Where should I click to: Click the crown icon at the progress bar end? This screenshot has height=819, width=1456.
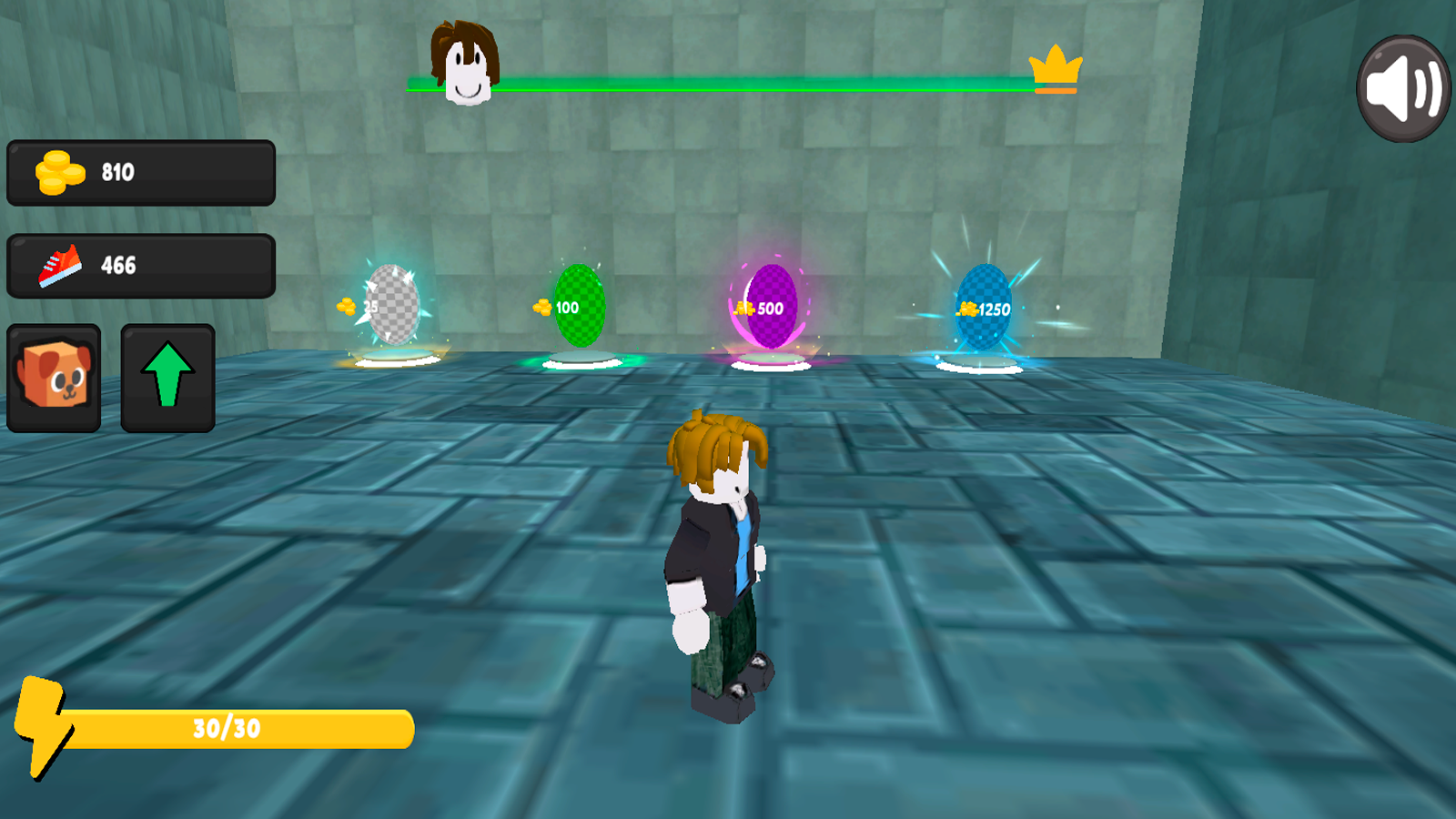tap(1054, 66)
